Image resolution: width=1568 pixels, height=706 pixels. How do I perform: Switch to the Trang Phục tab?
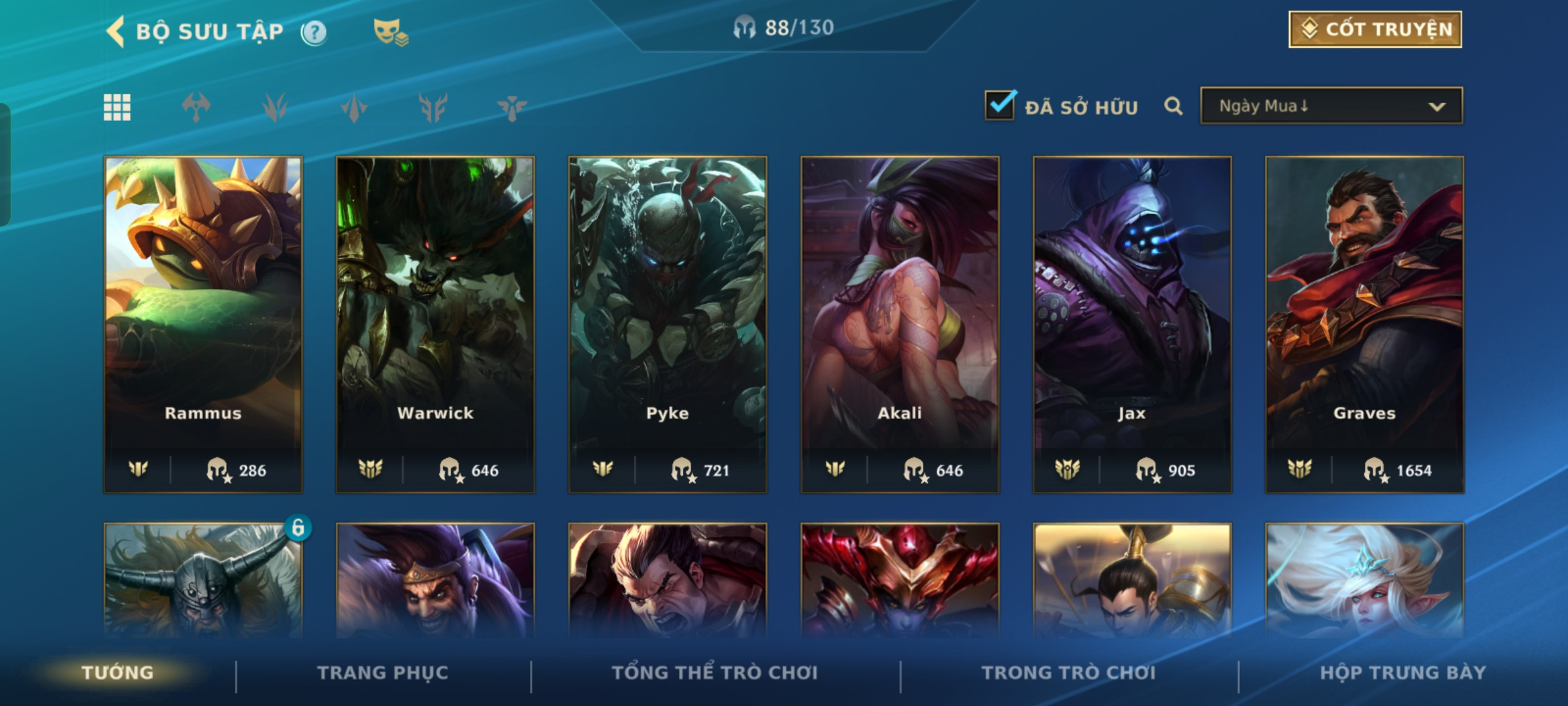point(383,673)
